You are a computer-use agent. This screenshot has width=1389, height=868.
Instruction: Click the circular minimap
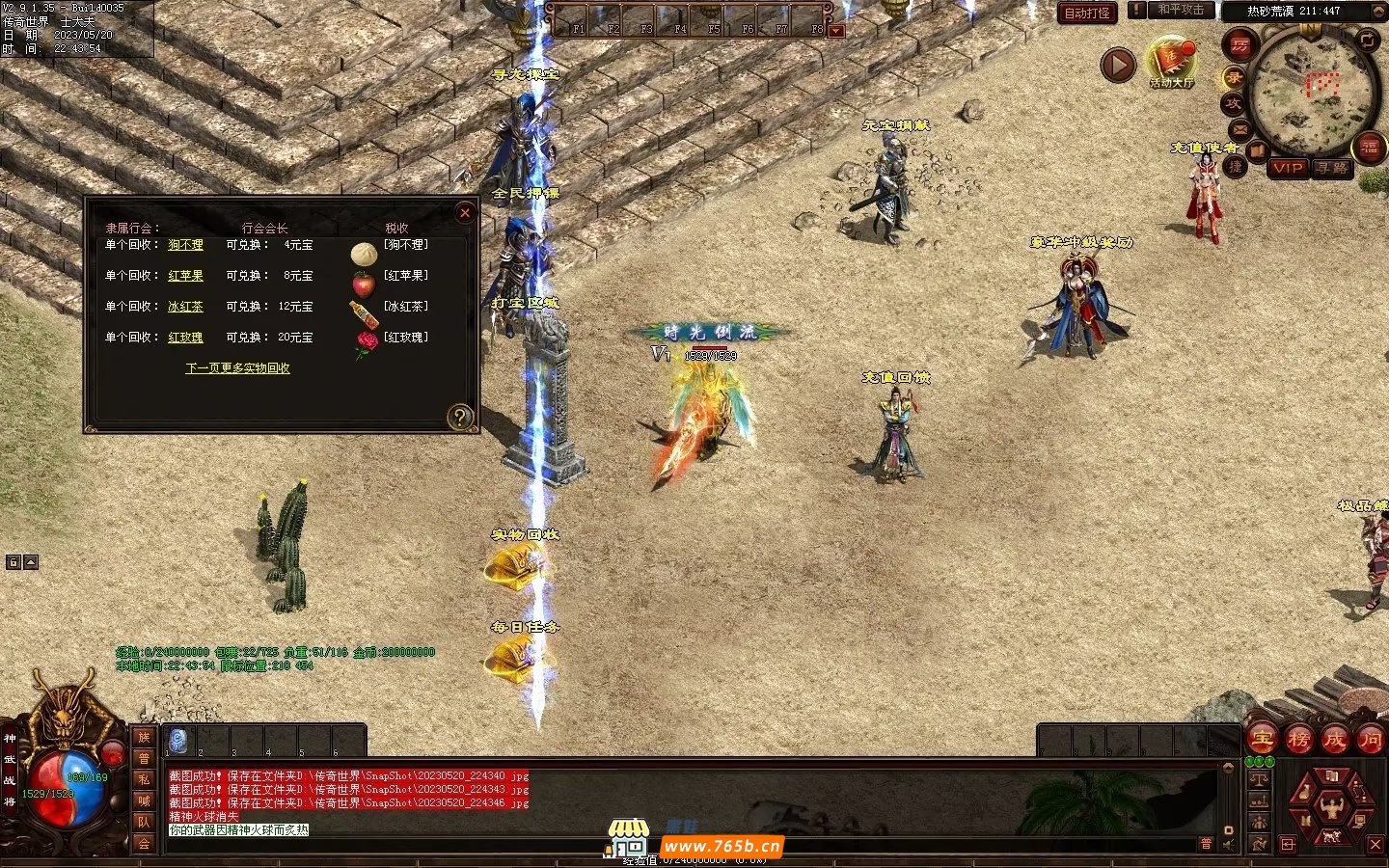(x=1310, y=90)
